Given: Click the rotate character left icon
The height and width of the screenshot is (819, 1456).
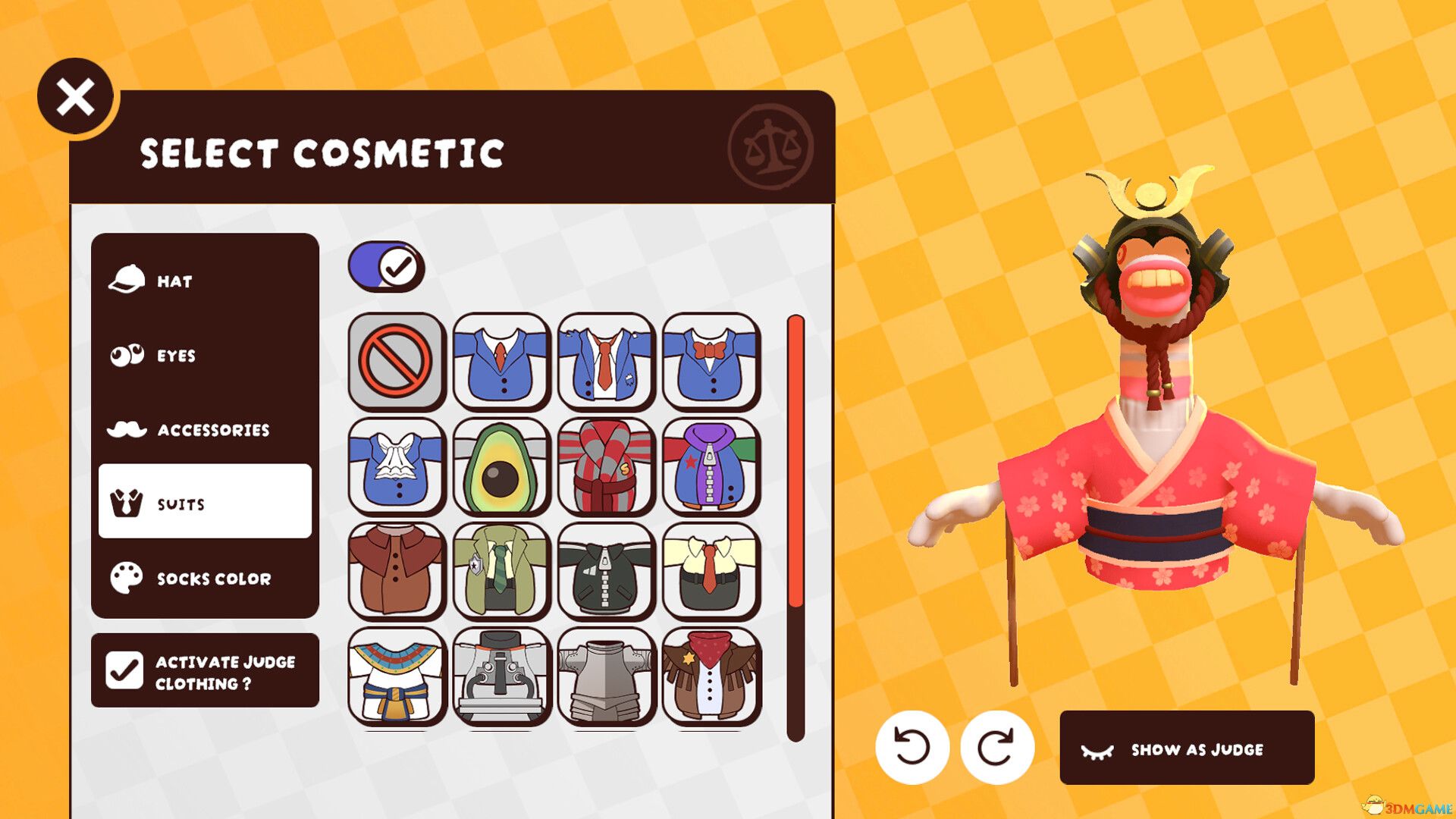Looking at the screenshot, I should tap(916, 747).
